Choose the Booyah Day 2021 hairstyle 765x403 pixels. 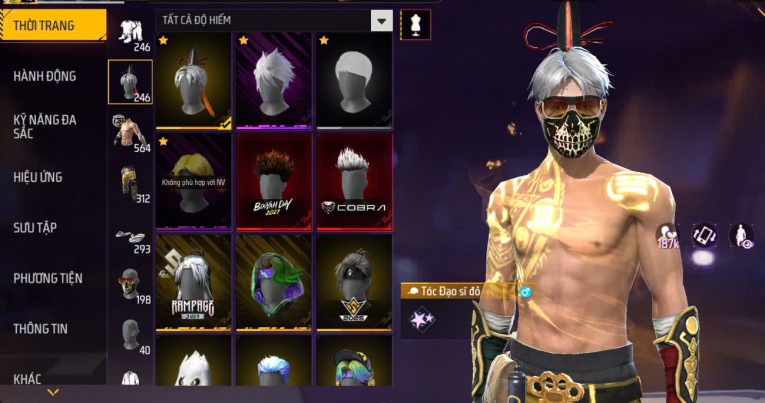pos(274,182)
